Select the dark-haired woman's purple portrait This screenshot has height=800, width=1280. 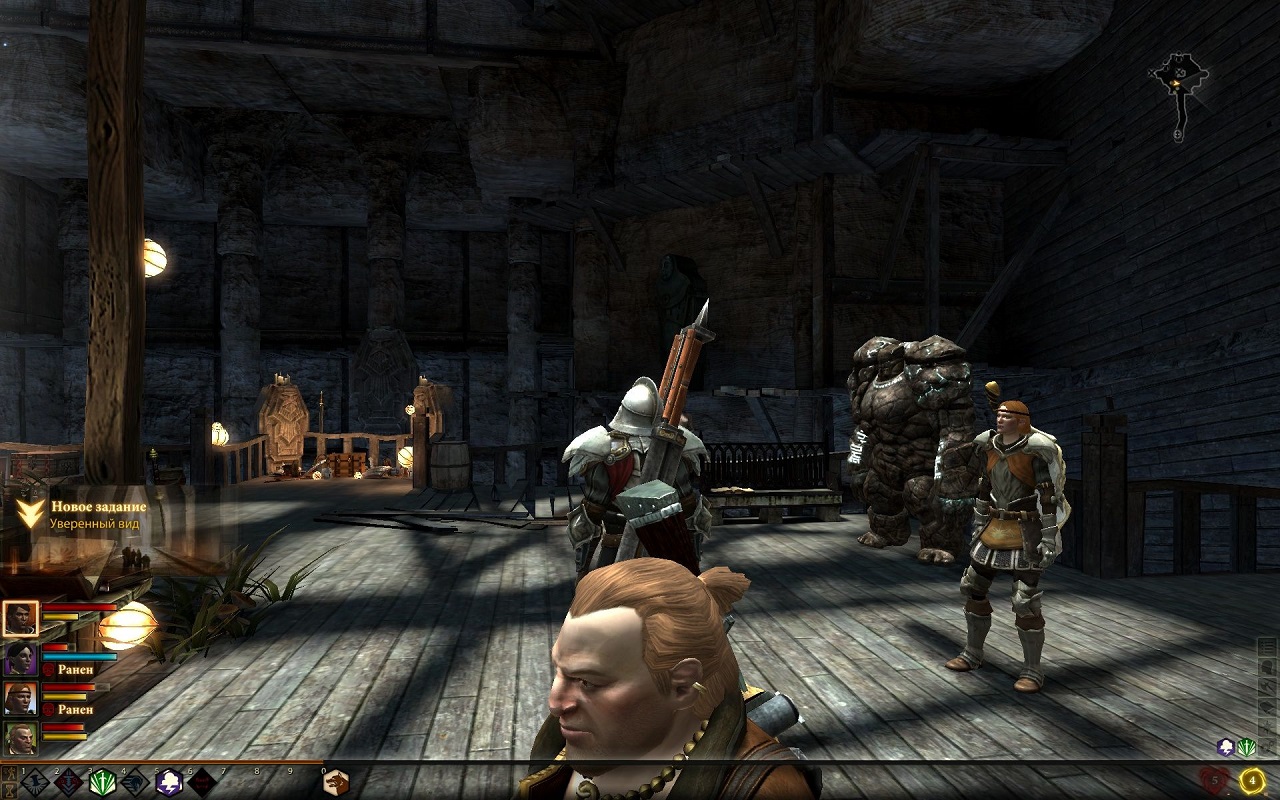click(20, 659)
